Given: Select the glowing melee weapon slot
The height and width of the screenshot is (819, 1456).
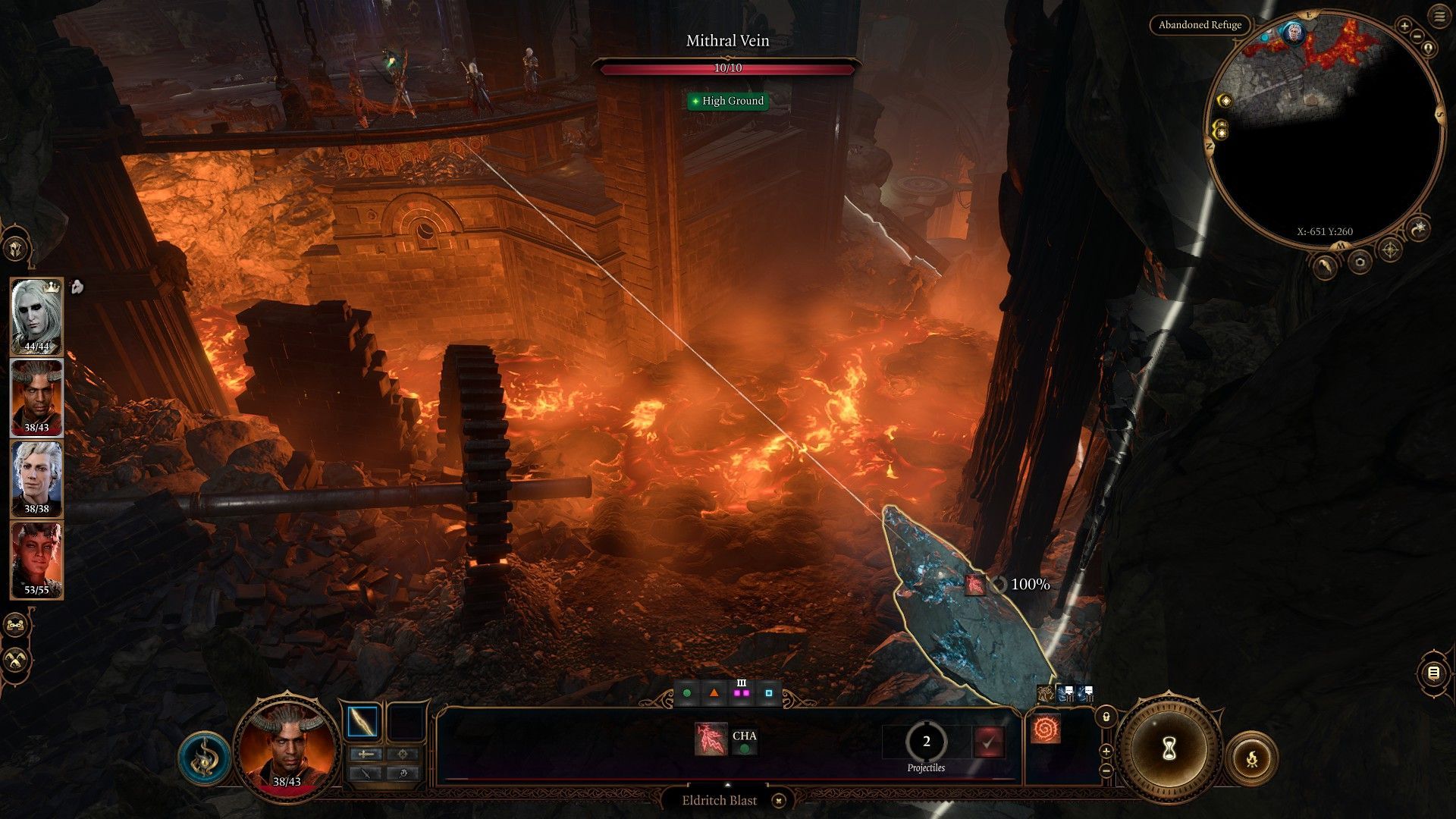Looking at the screenshot, I should click(362, 722).
